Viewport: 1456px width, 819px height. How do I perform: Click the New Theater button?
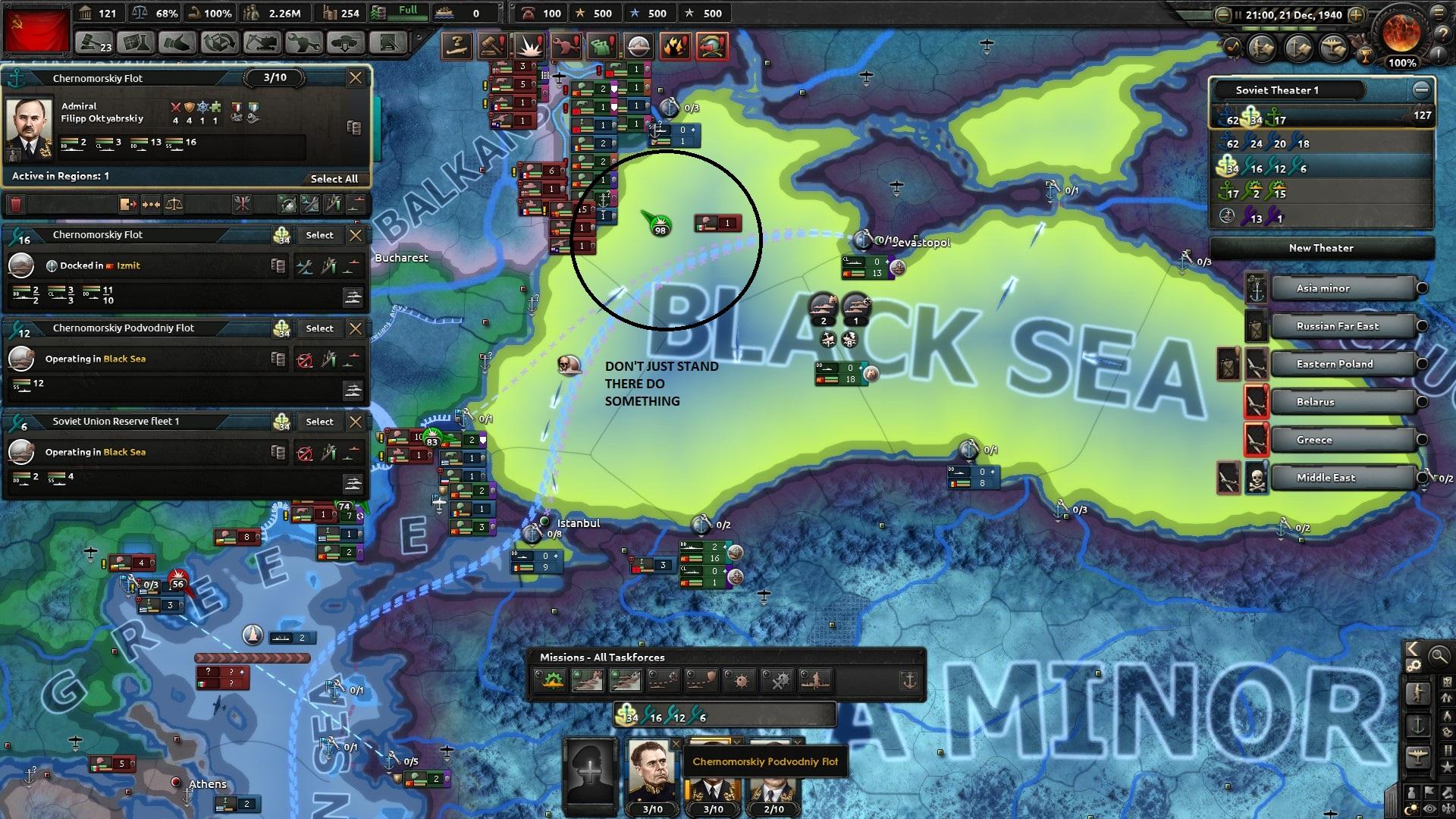point(1321,248)
